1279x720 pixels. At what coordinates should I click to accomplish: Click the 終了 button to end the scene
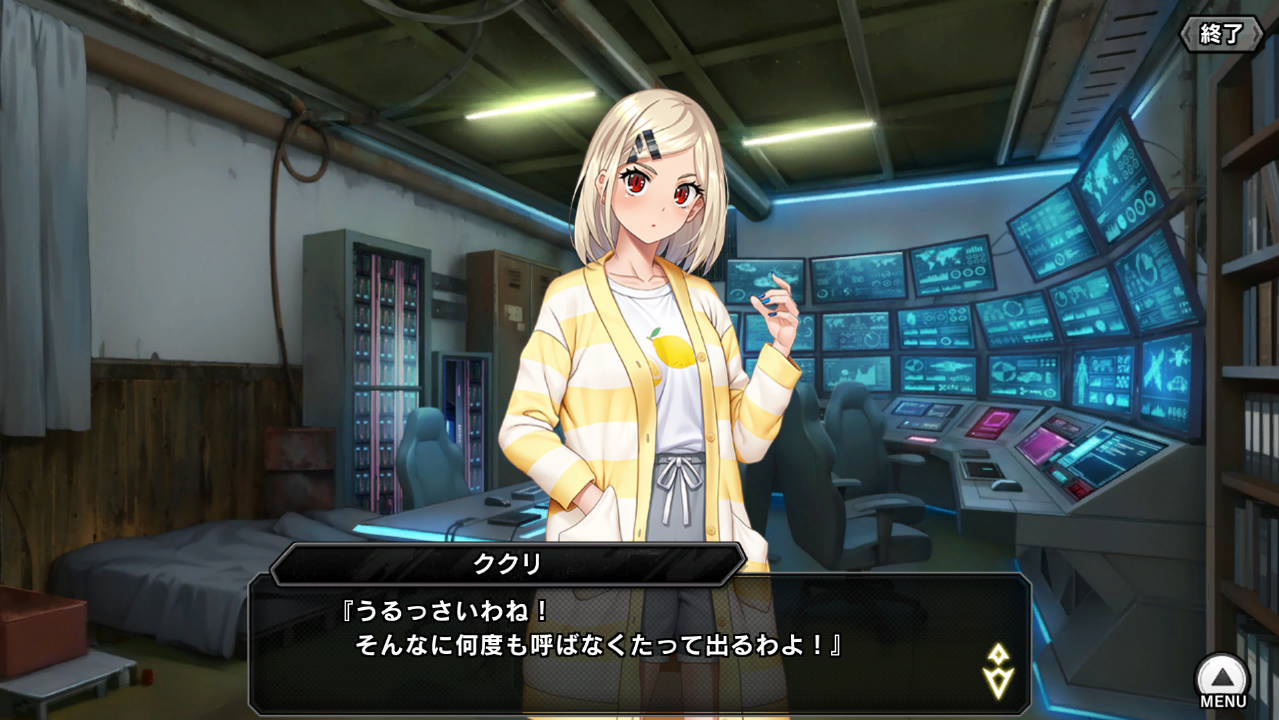1222,34
